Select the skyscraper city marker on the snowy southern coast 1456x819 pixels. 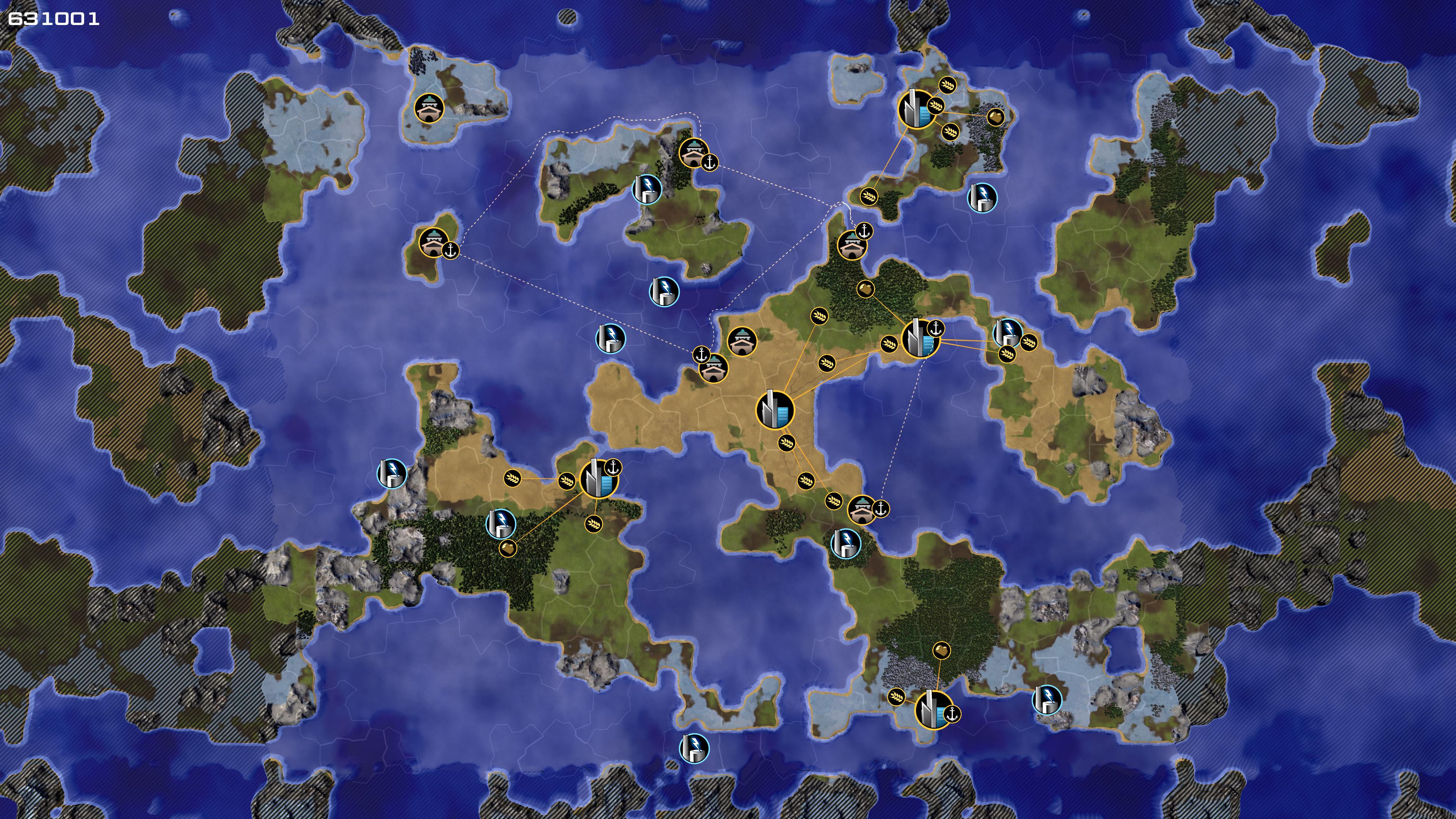[933, 710]
